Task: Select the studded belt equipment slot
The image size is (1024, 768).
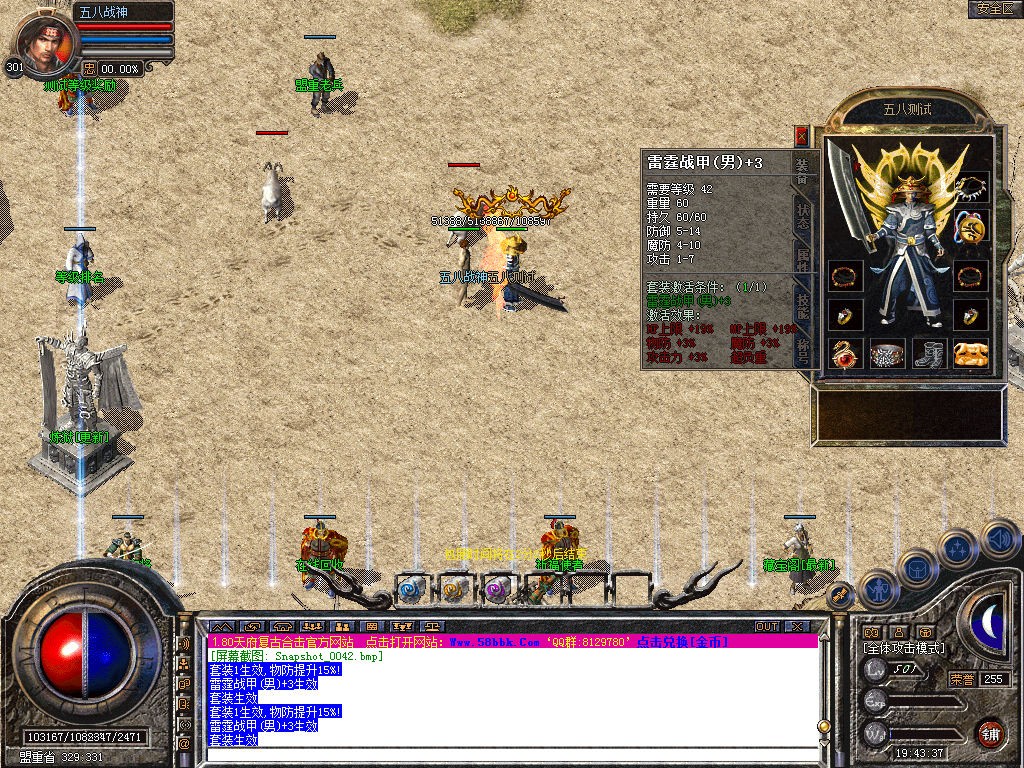Action: tap(887, 353)
